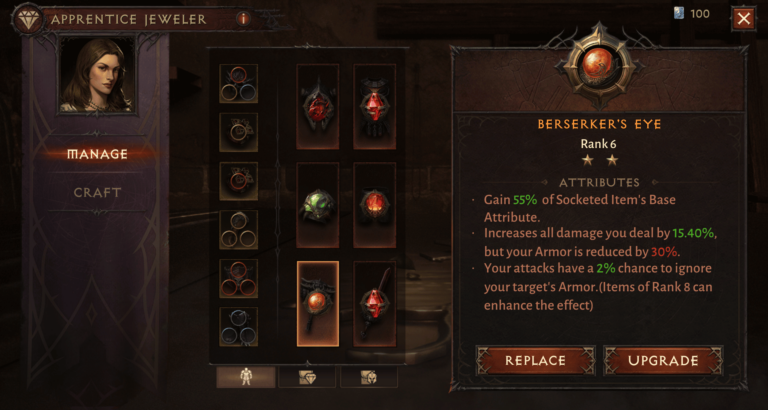Open the middle gem inventory tab
Screen dimensions: 768x410
(306, 377)
